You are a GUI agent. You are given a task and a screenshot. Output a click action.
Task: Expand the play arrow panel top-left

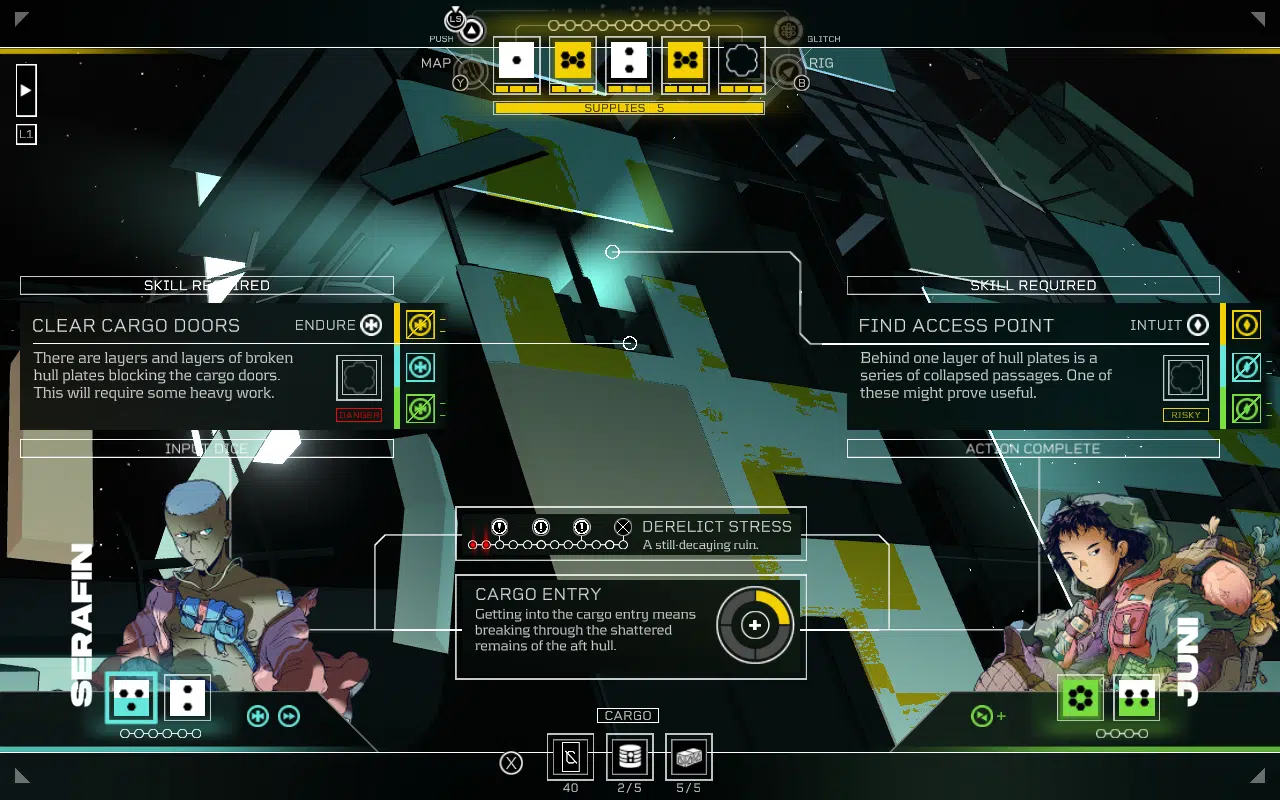24,90
